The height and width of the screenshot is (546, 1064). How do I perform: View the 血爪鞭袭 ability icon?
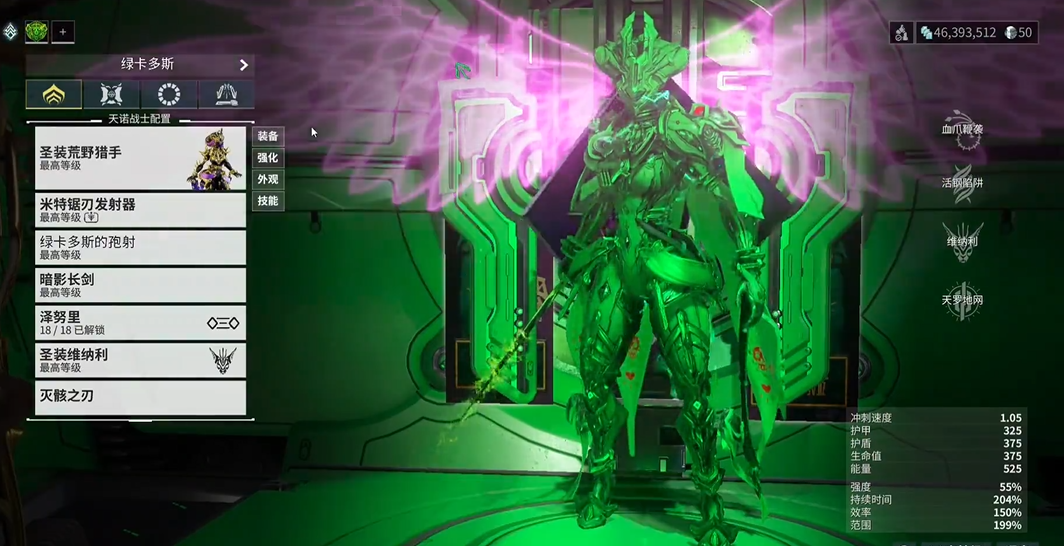click(x=963, y=130)
